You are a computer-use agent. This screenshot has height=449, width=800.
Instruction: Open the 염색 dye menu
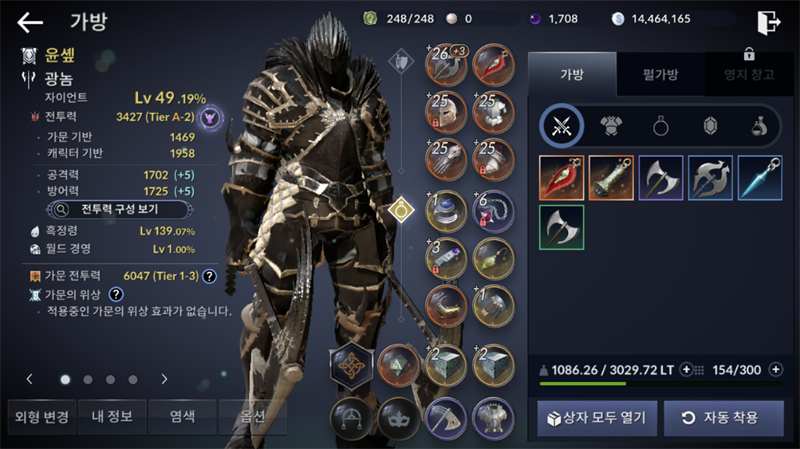[182, 416]
